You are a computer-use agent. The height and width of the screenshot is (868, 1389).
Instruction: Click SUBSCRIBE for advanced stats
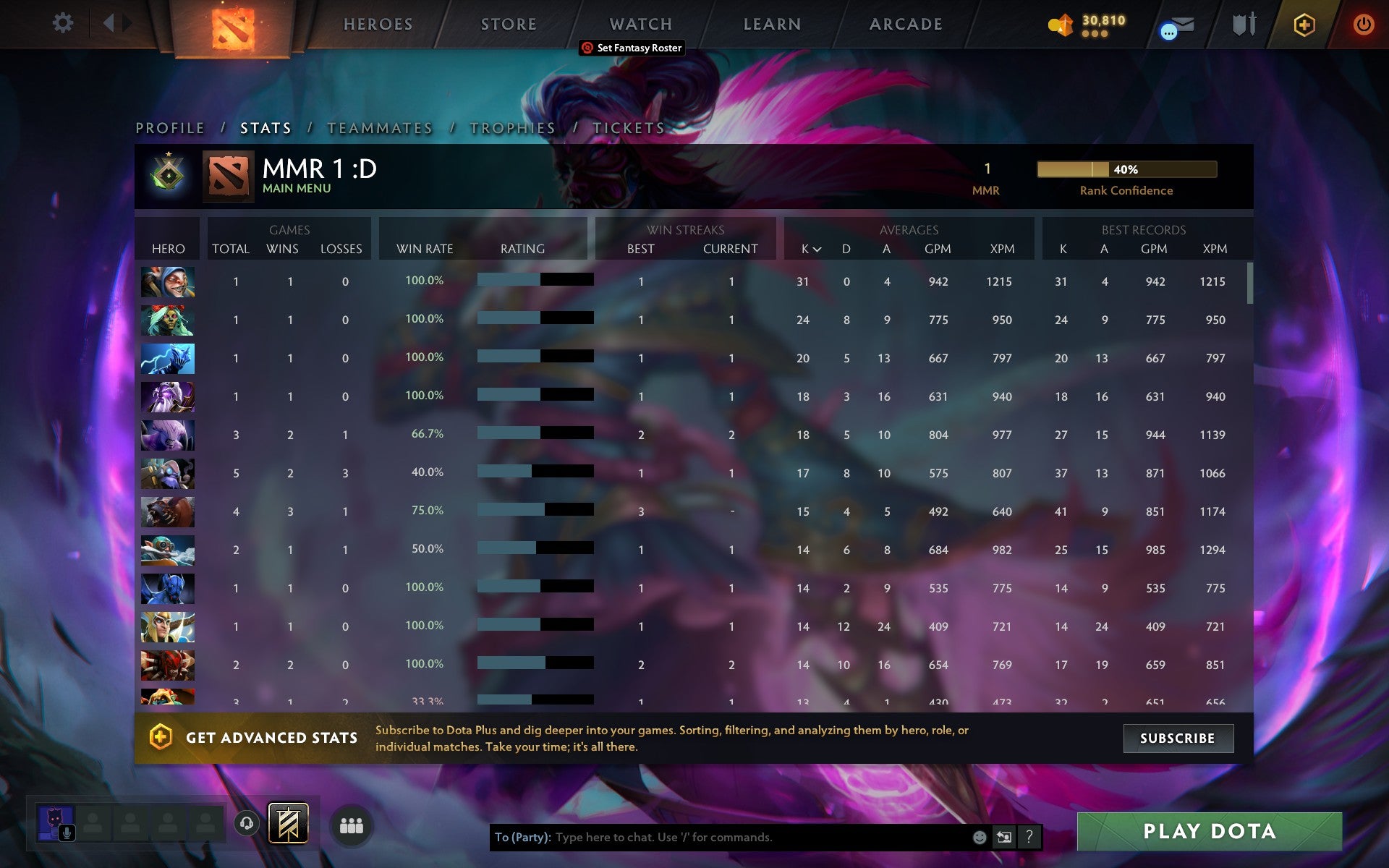click(1178, 738)
